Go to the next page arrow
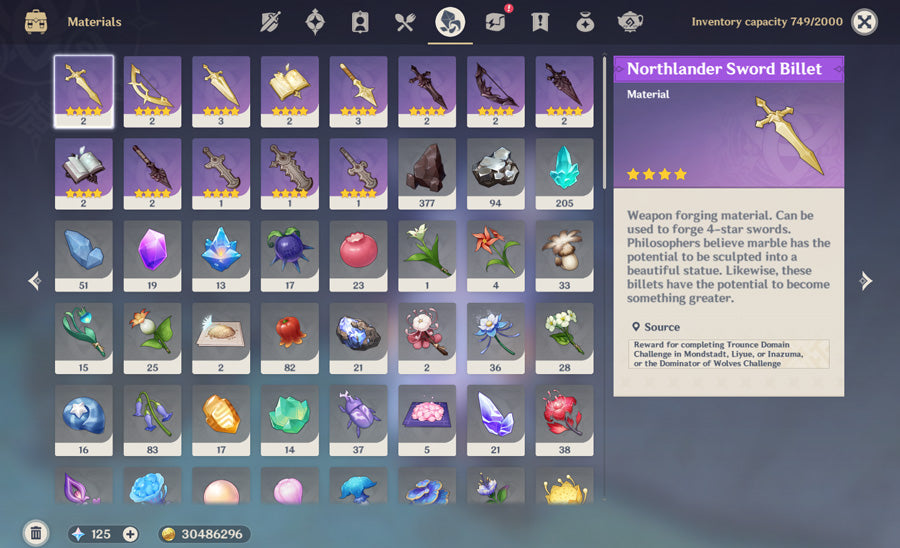The width and height of the screenshot is (900, 548). pyautogui.click(x=866, y=281)
